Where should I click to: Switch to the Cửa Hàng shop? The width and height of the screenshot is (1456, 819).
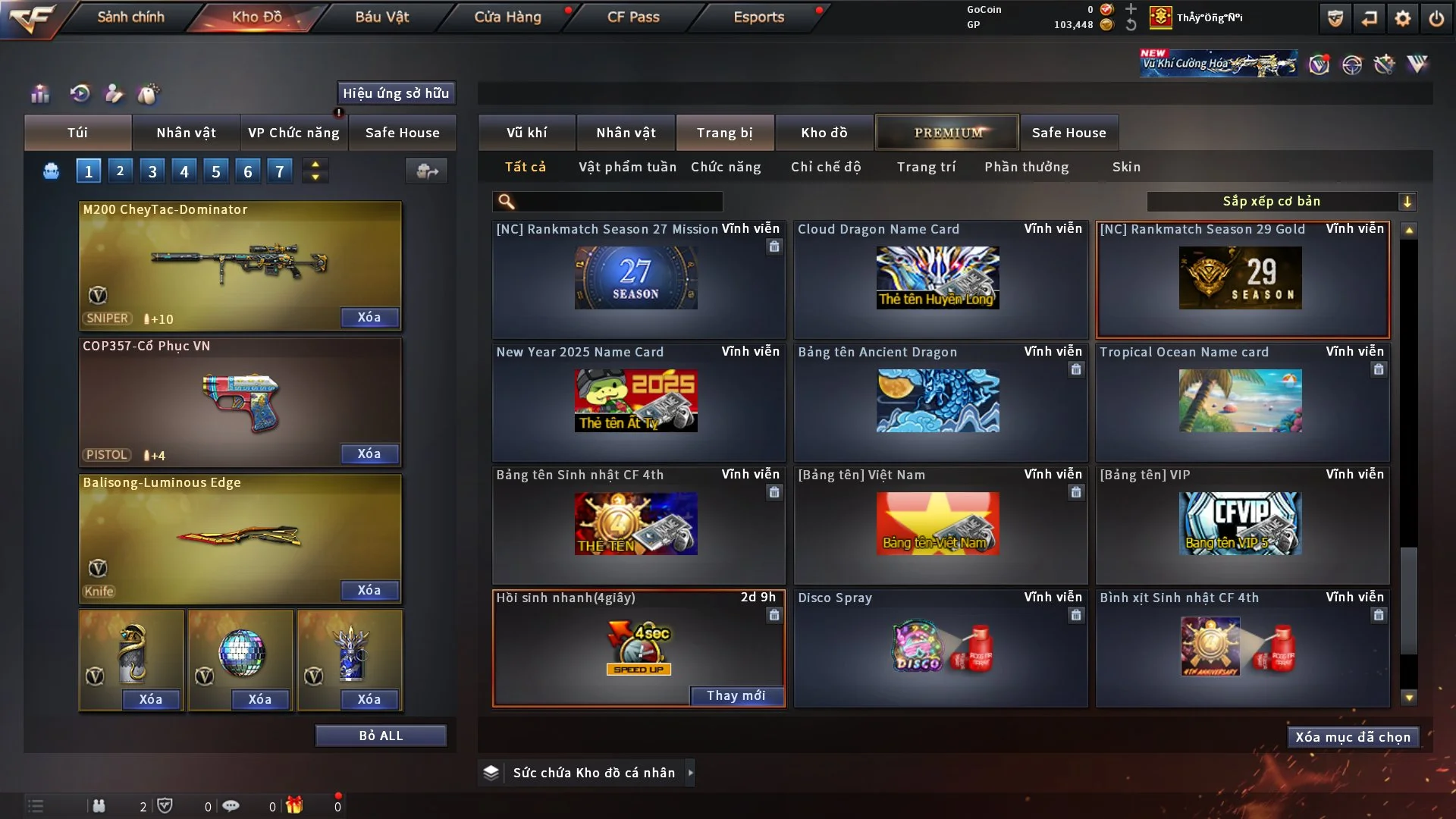pyautogui.click(x=507, y=17)
